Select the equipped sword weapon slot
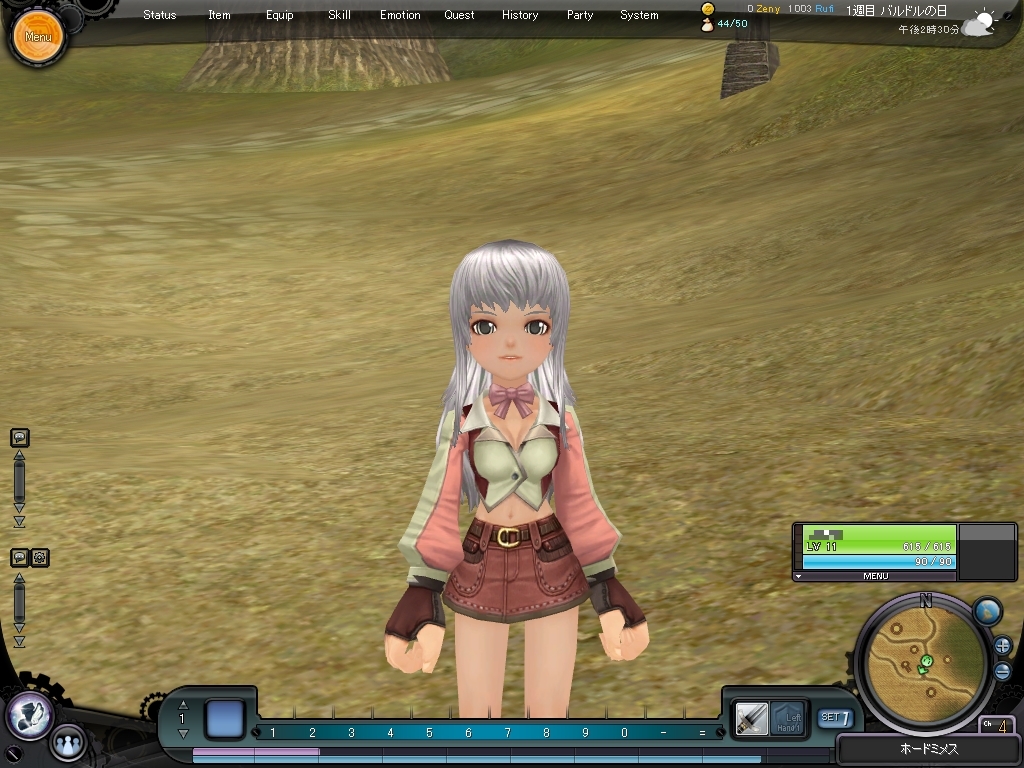 coord(751,717)
